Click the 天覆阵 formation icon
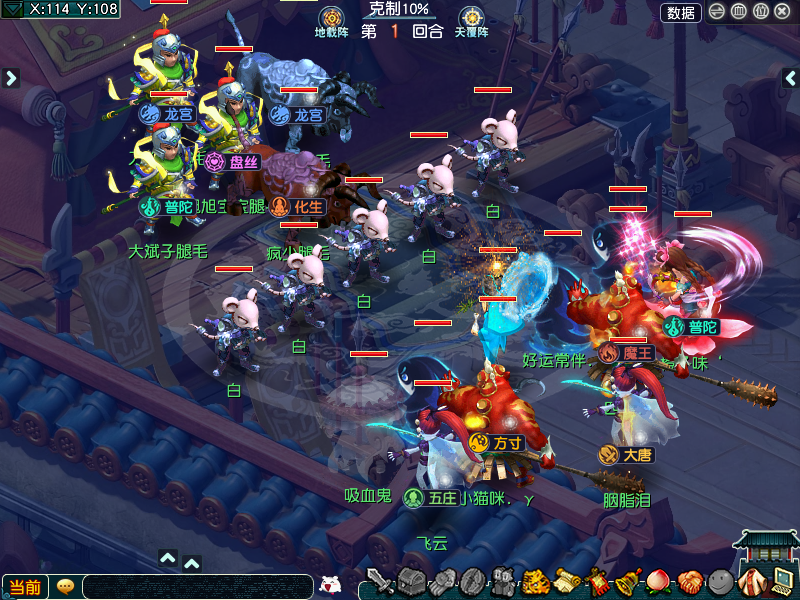 click(471, 18)
